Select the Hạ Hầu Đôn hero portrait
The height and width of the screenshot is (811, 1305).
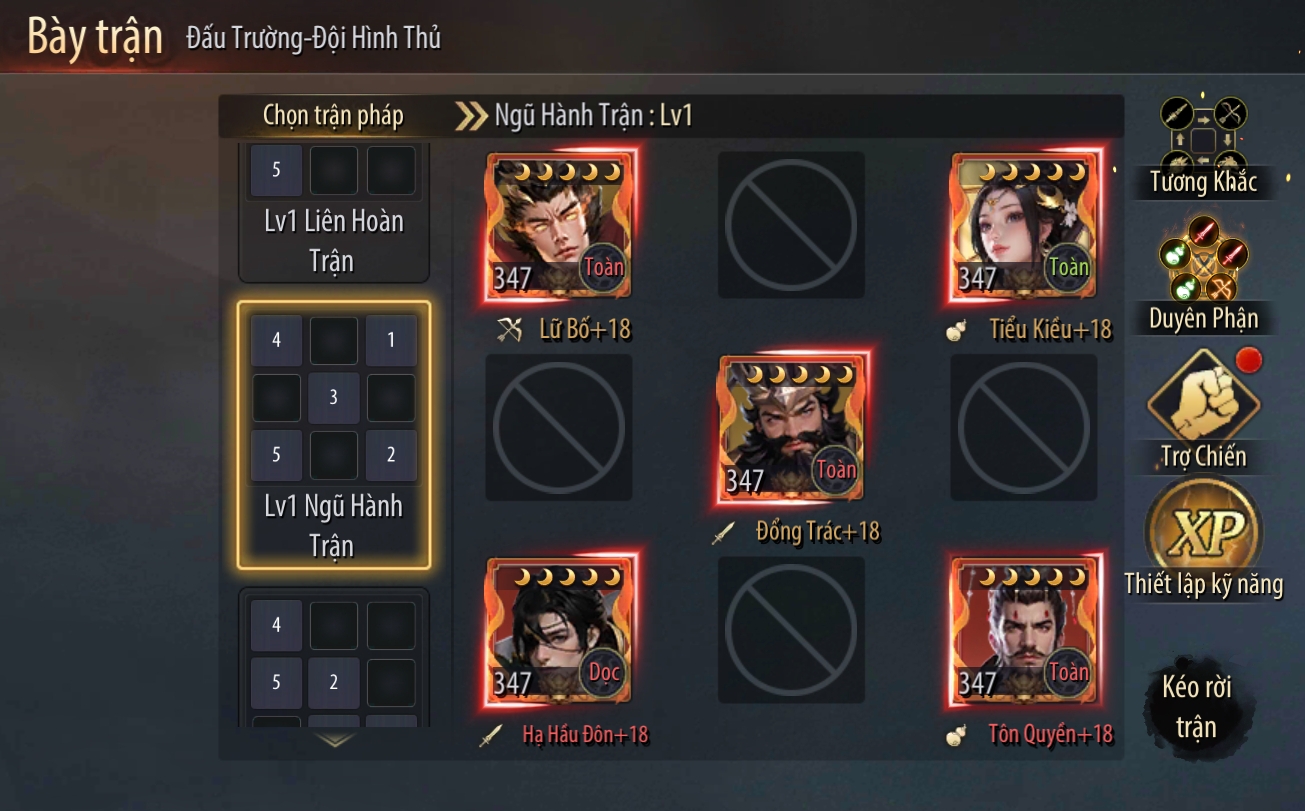[558, 629]
